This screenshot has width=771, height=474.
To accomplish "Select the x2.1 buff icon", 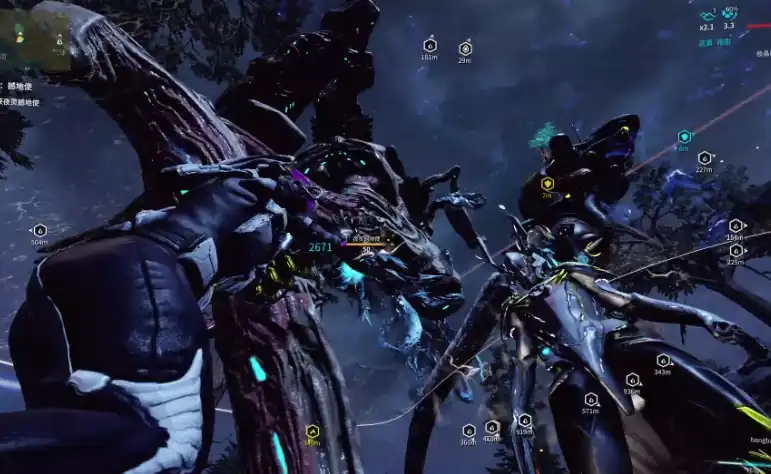I will tap(707, 16).
